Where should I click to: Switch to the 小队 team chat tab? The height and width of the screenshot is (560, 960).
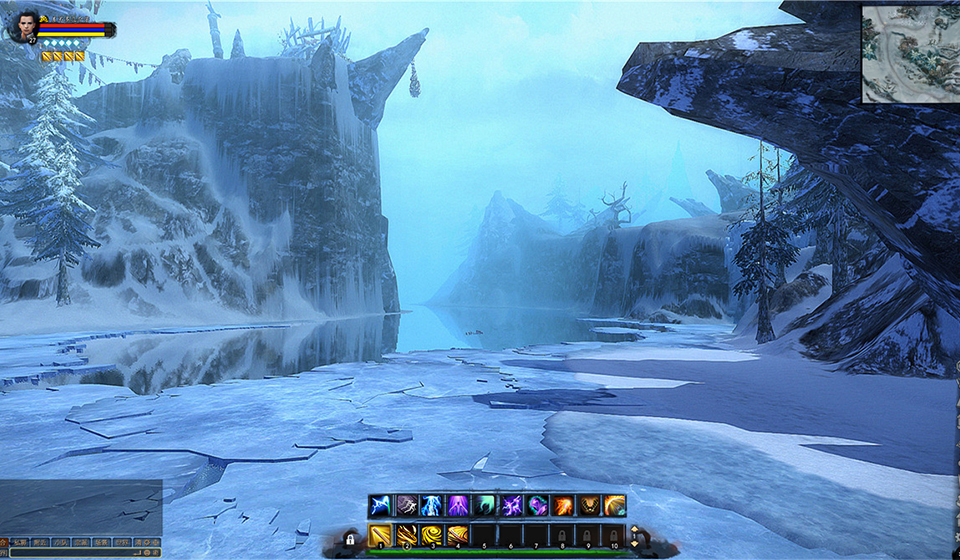click(x=60, y=542)
